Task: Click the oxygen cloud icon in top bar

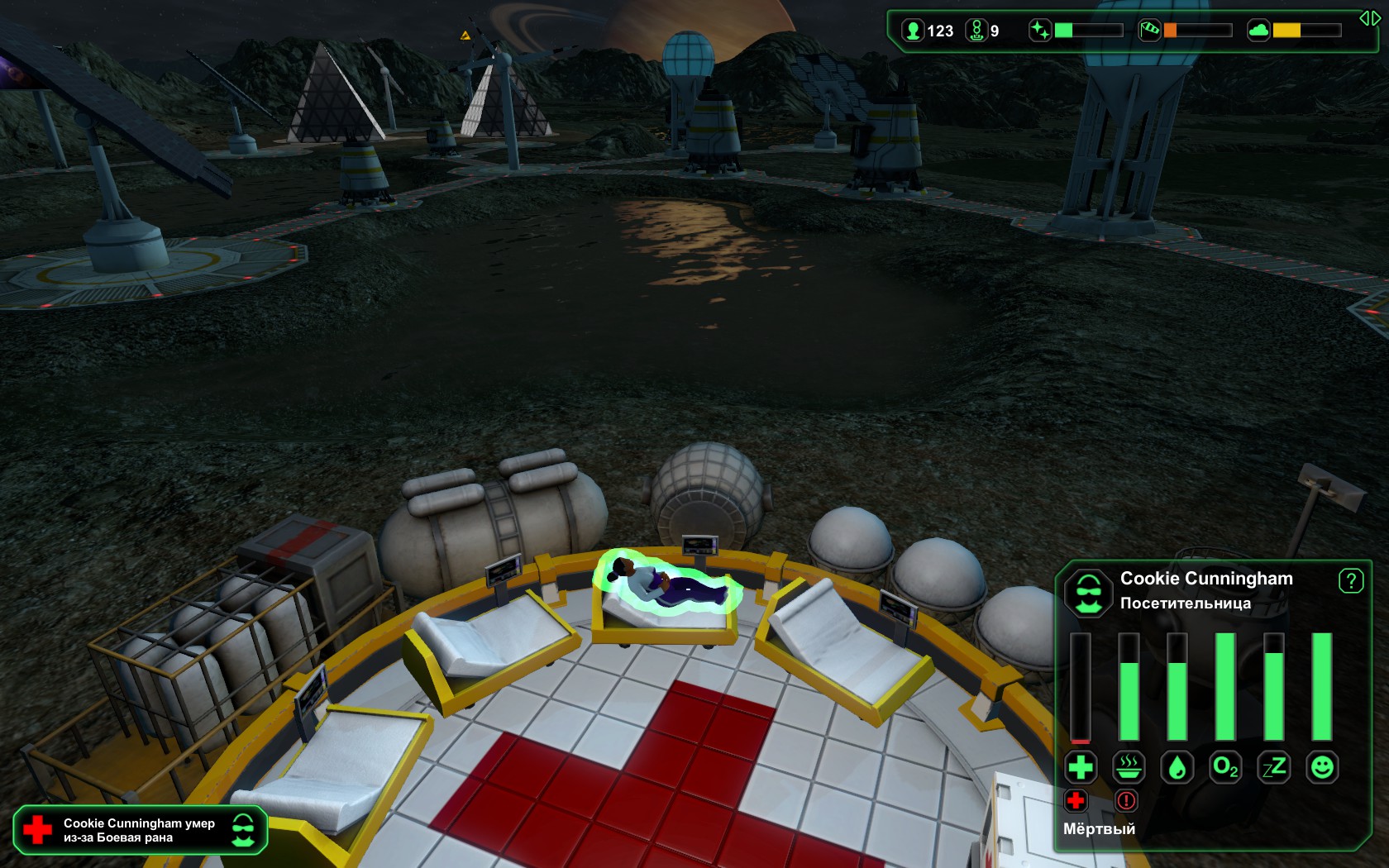Action: point(1258,31)
